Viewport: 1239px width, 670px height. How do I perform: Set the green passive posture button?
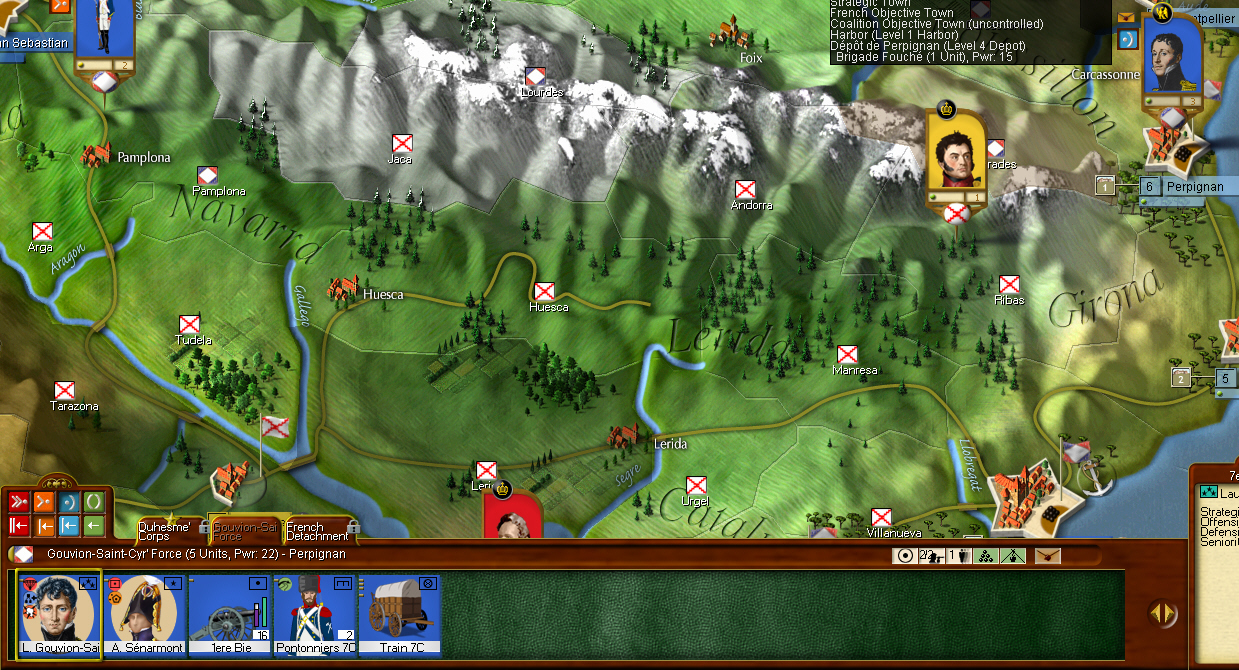(94, 502)
